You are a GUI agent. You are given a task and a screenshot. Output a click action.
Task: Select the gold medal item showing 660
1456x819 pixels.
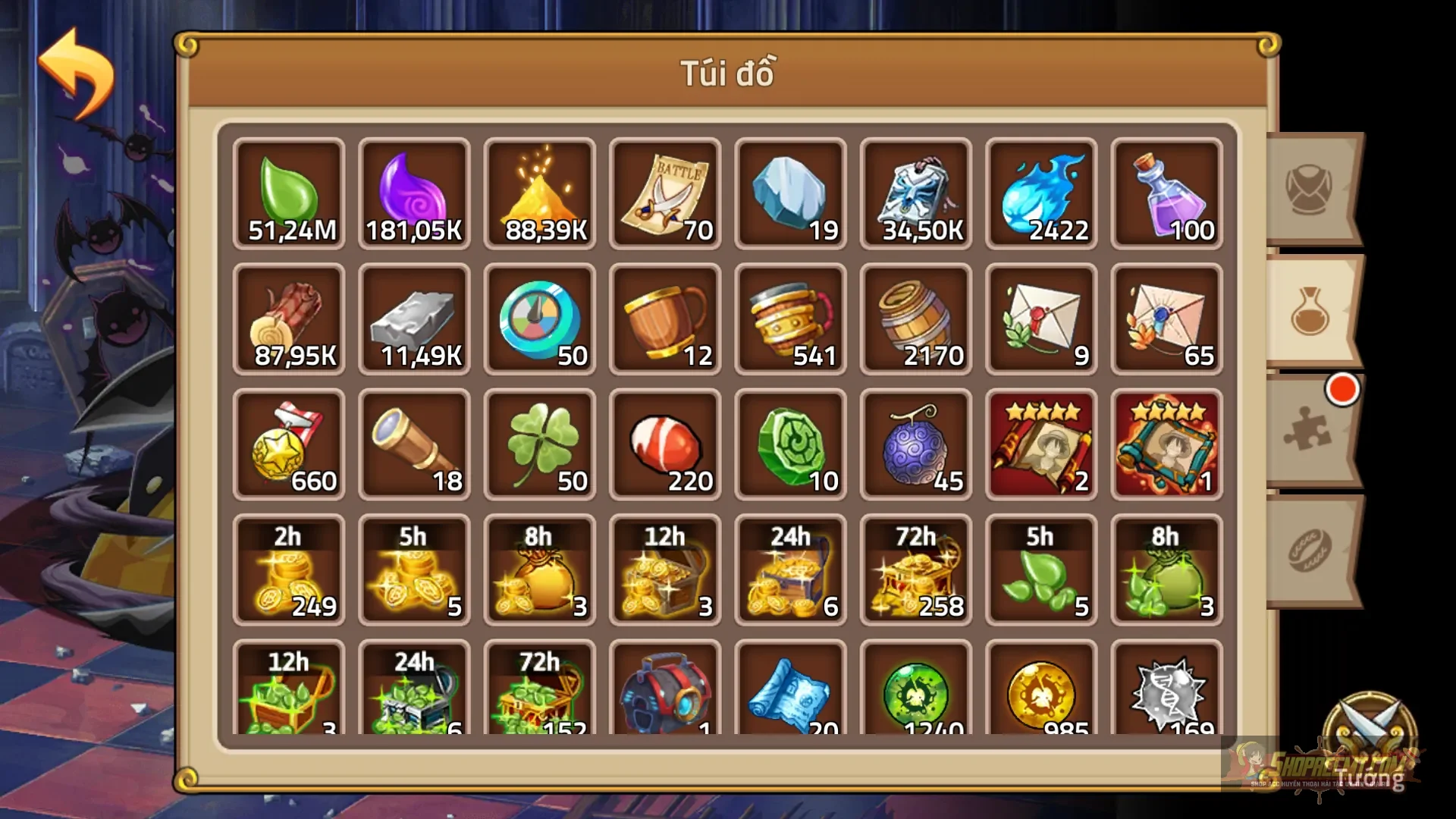click(x=289, y=444)
